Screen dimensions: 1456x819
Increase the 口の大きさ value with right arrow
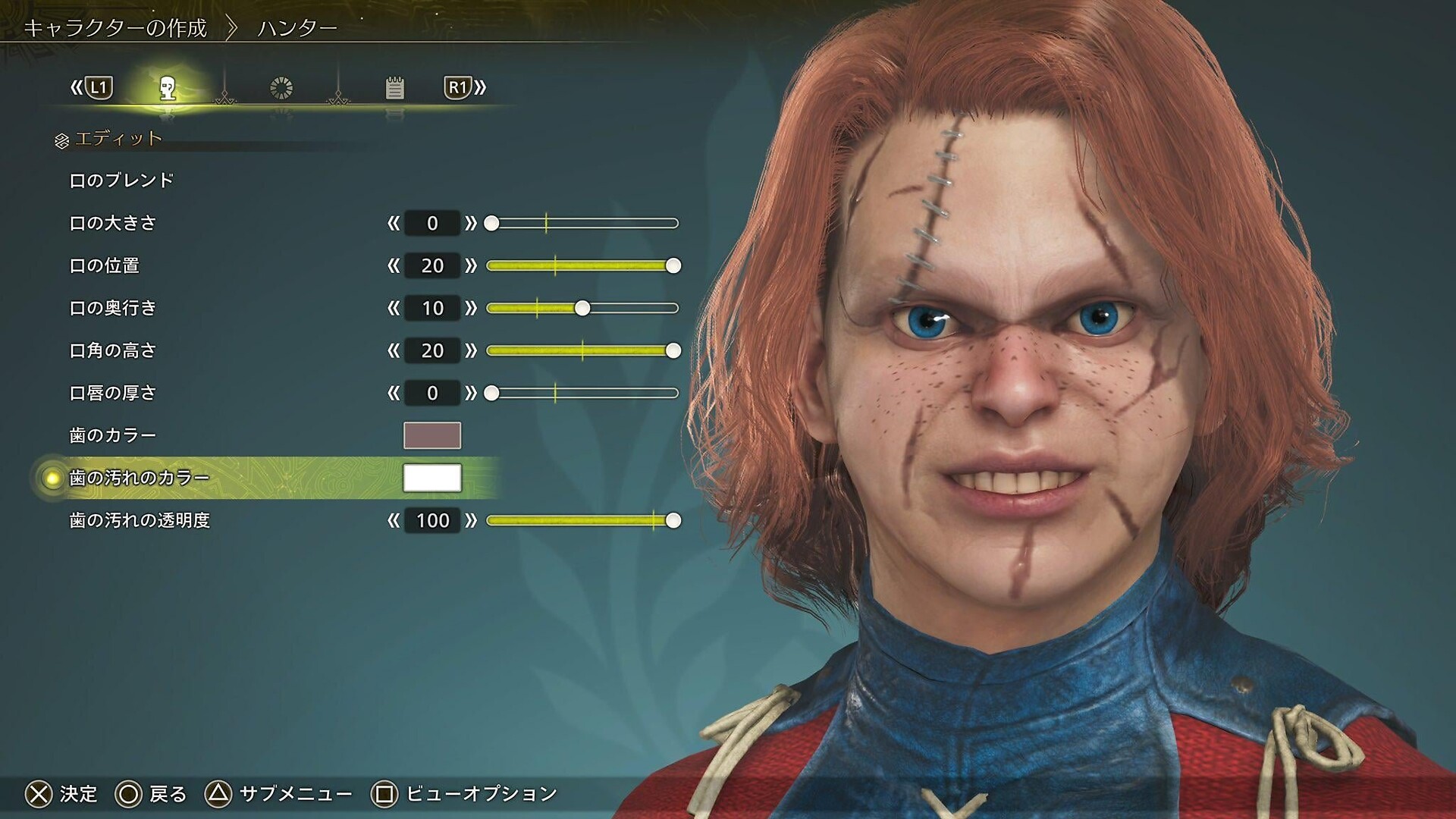472,223
